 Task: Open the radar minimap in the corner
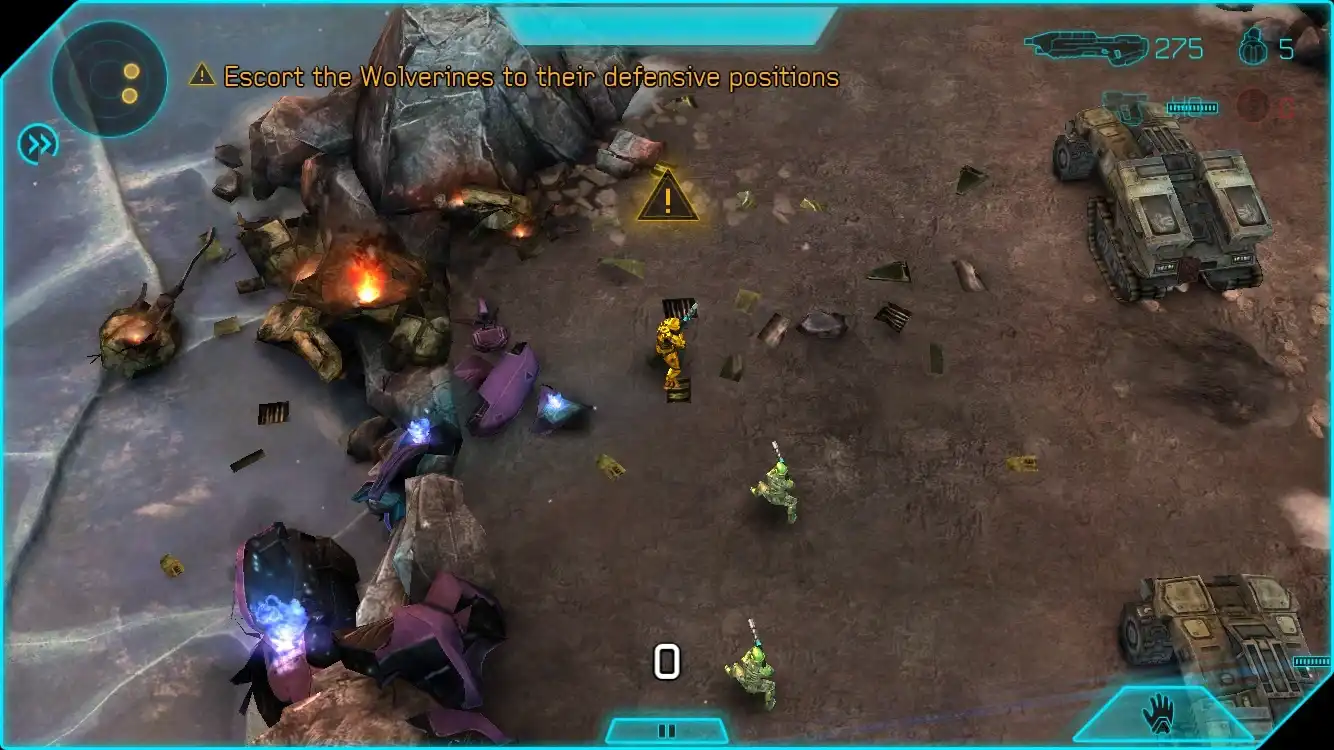[x=110, y=76]
